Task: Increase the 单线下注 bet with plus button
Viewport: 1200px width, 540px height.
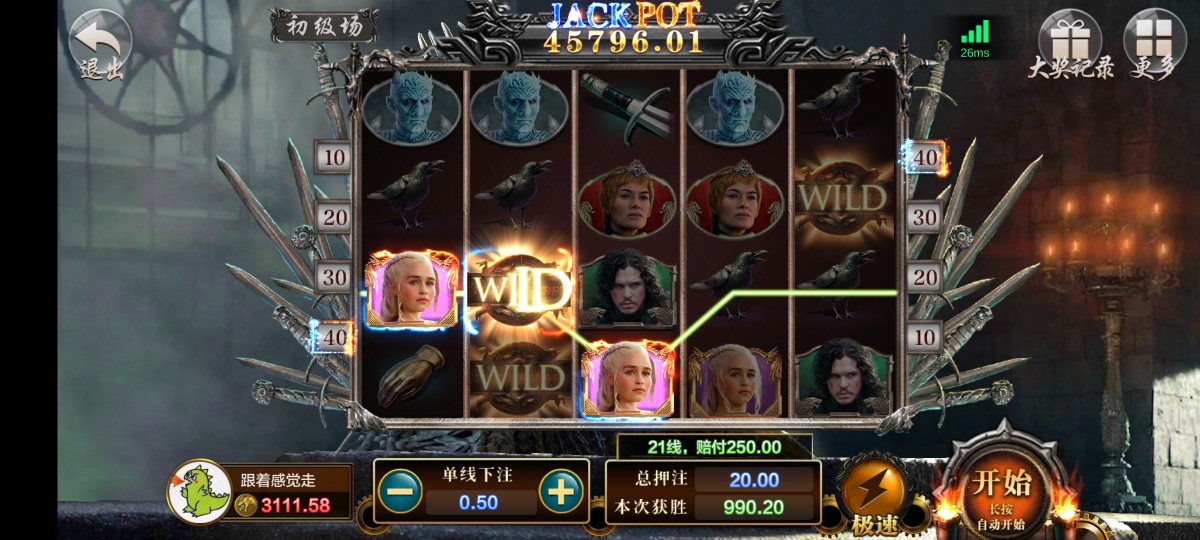Action: [561, 491]
